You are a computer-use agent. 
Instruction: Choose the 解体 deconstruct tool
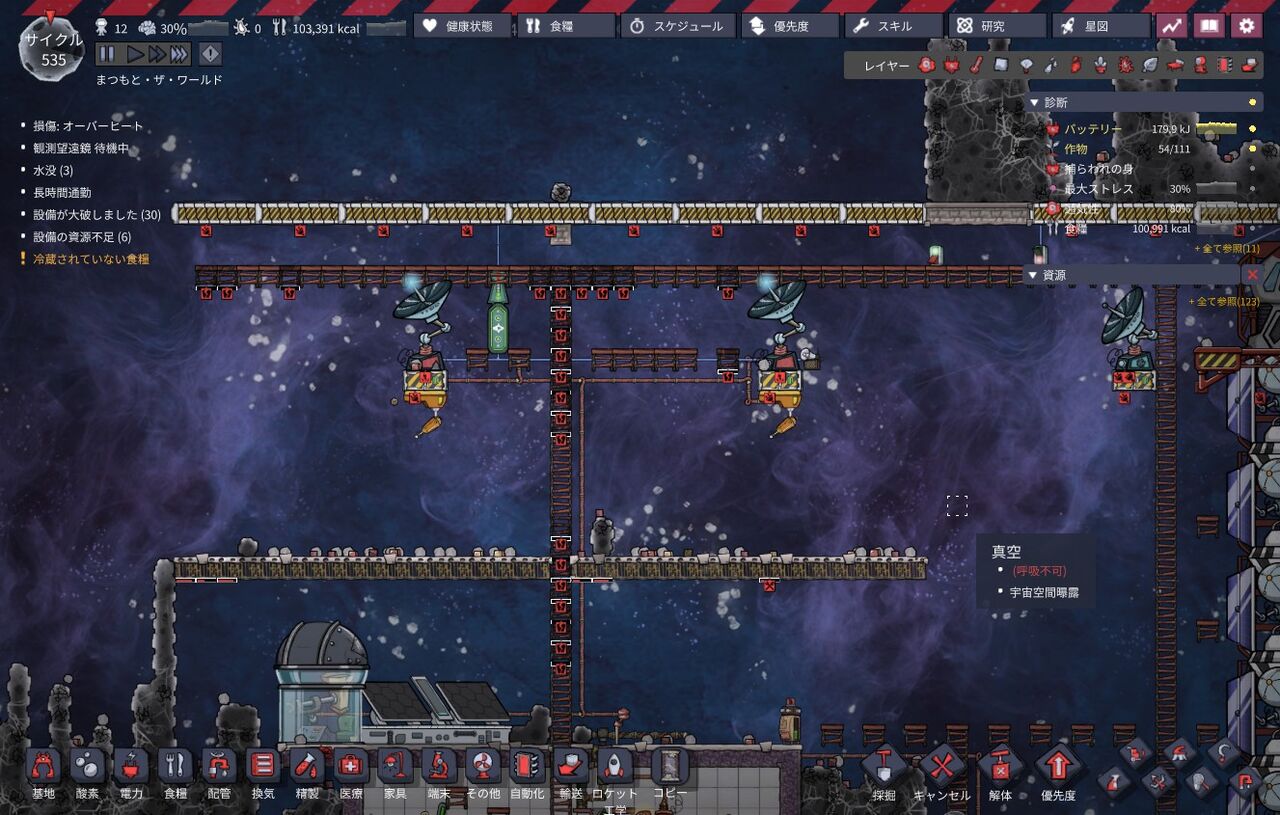tap(1000, 773)
